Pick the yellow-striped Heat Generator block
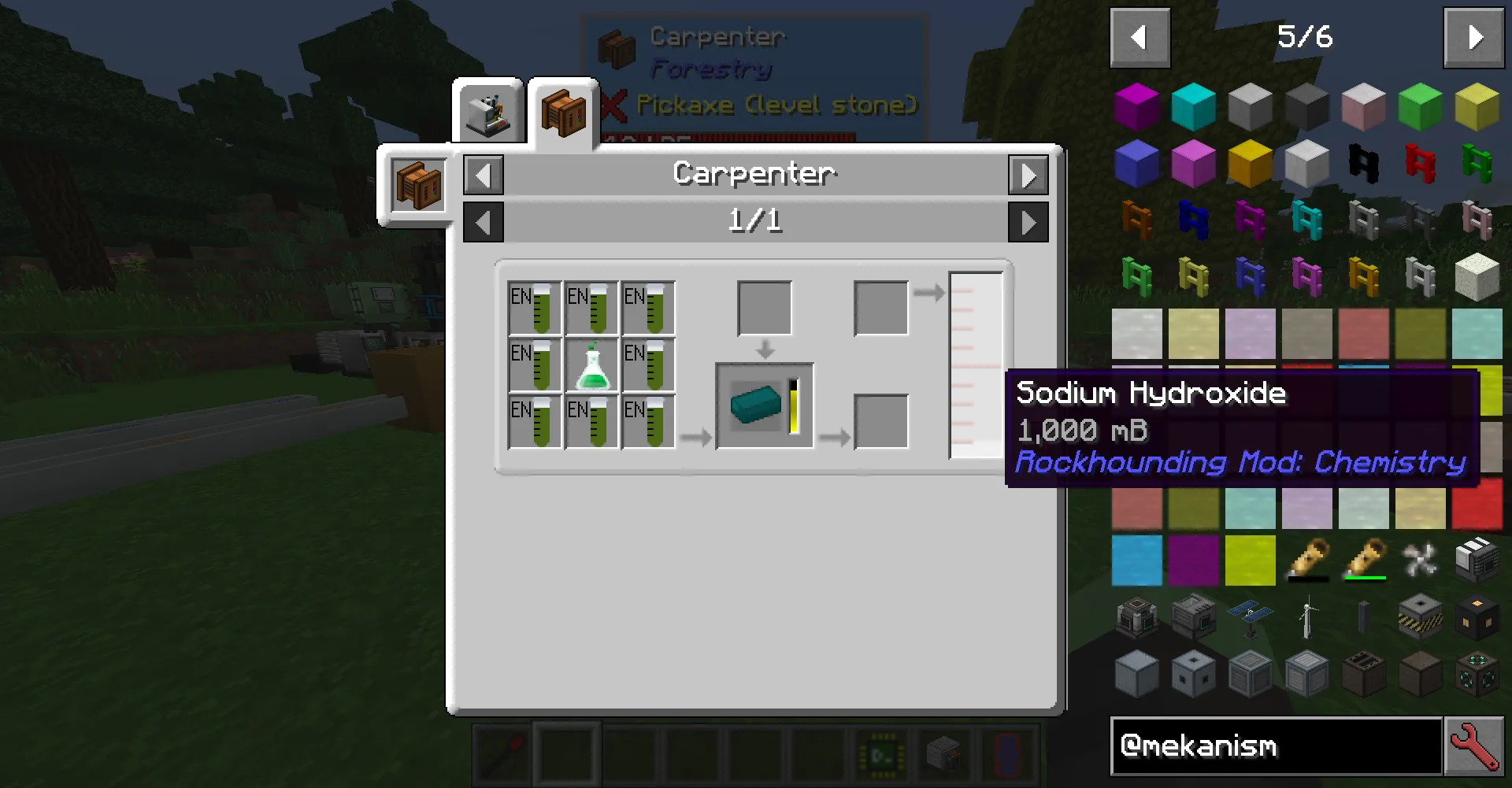The height and width of the screenshot is (788, 1512). [1421, 615]
